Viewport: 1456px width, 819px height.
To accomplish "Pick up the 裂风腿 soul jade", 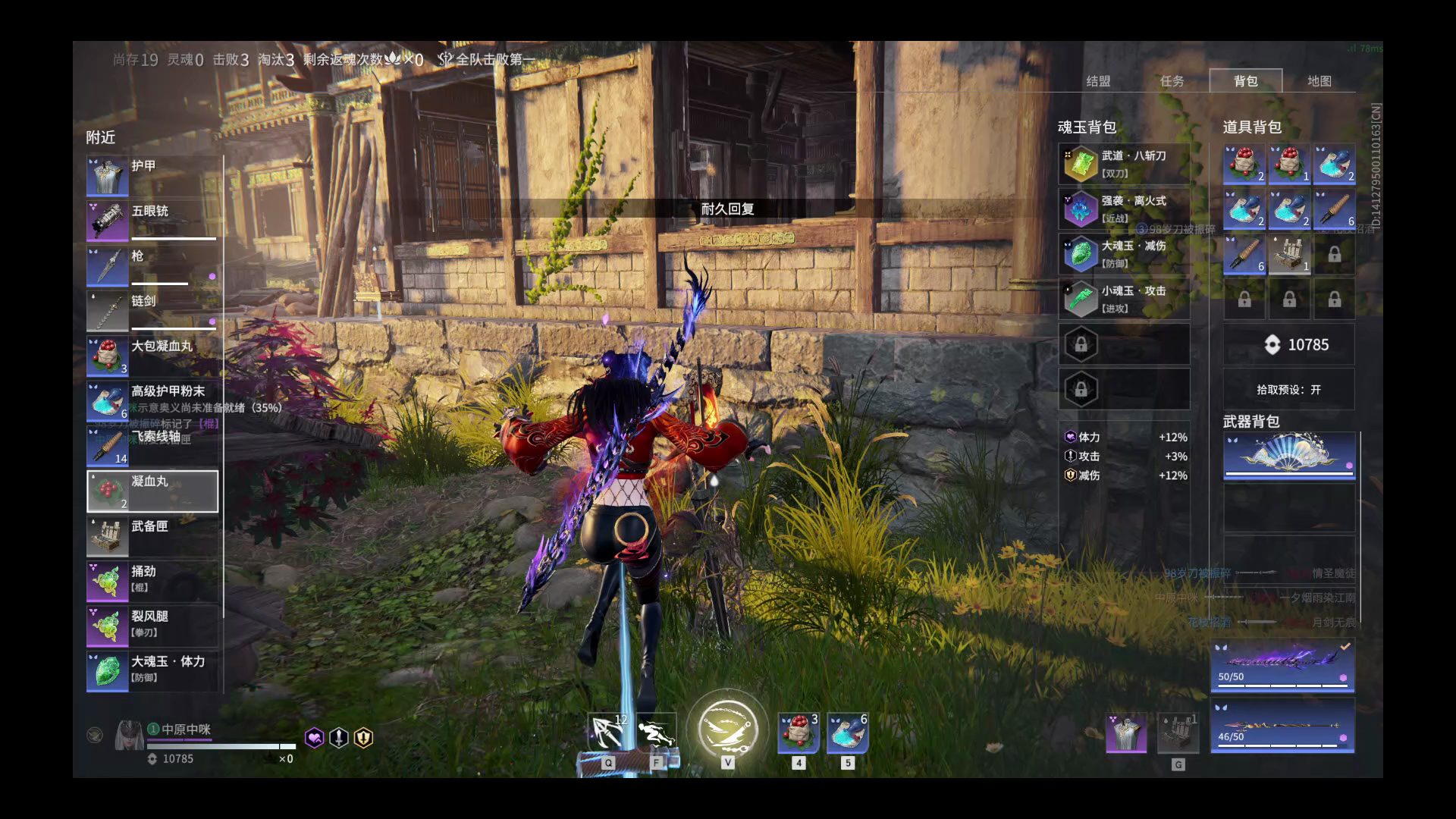I will tap(152, 626).
